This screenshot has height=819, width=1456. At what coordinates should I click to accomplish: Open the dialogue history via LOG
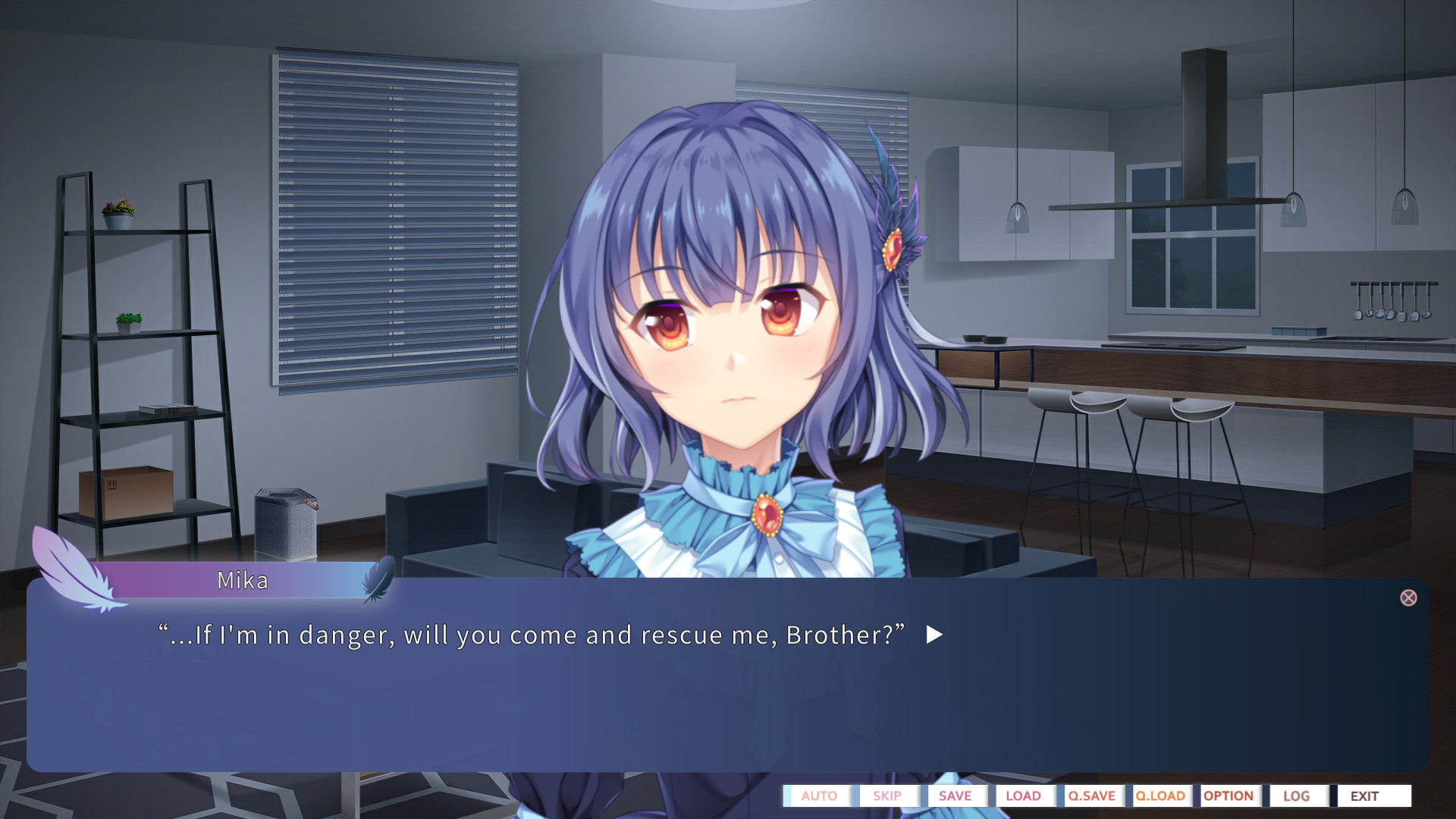(1296, 796)
